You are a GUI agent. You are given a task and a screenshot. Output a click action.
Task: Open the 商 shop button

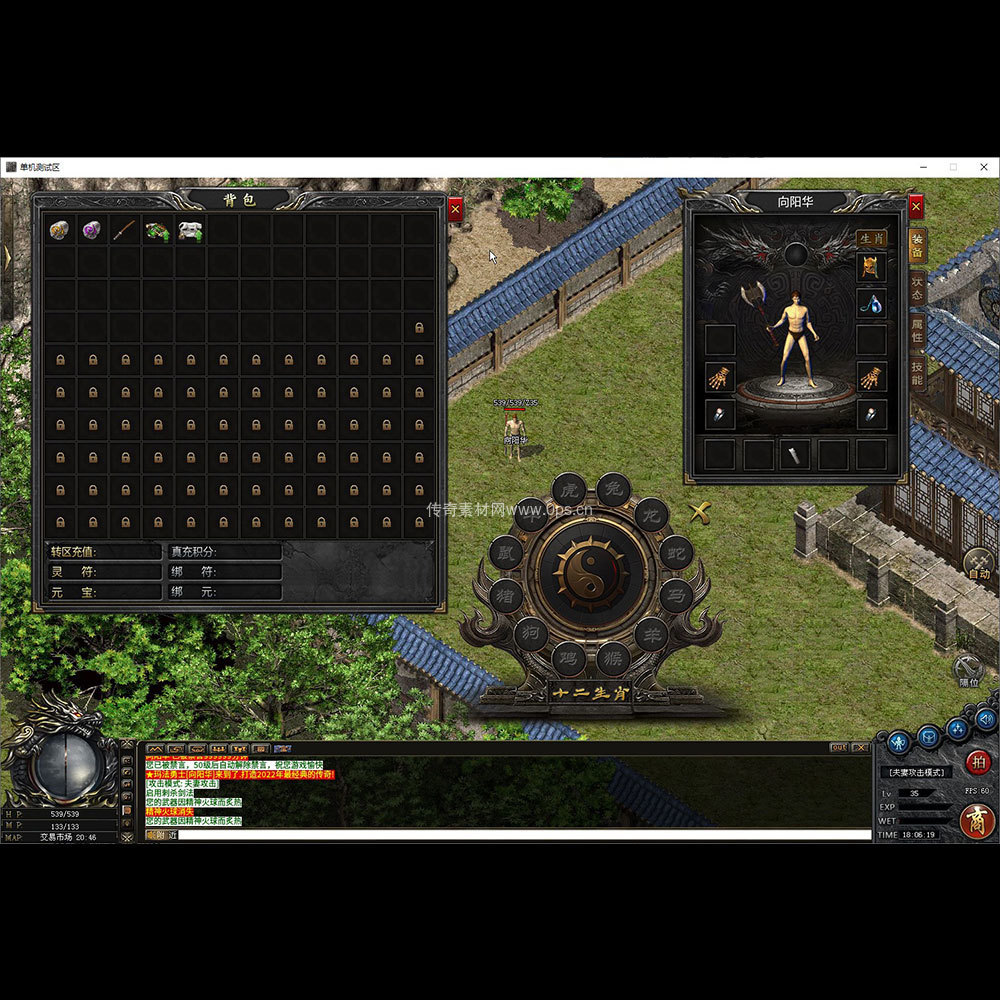(x=977, y=820)
